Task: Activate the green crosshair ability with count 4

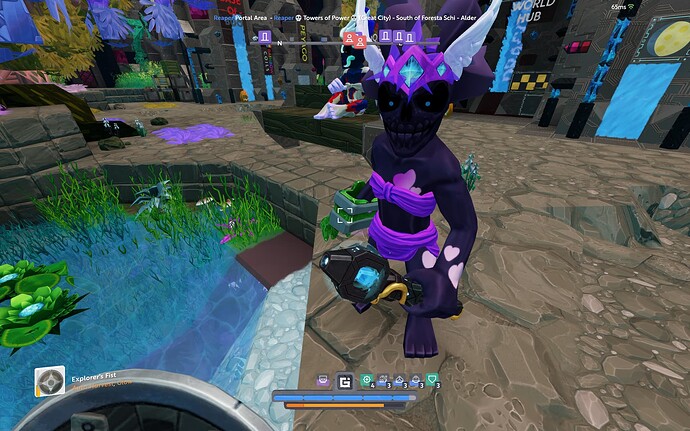Action: click(367, 380)
